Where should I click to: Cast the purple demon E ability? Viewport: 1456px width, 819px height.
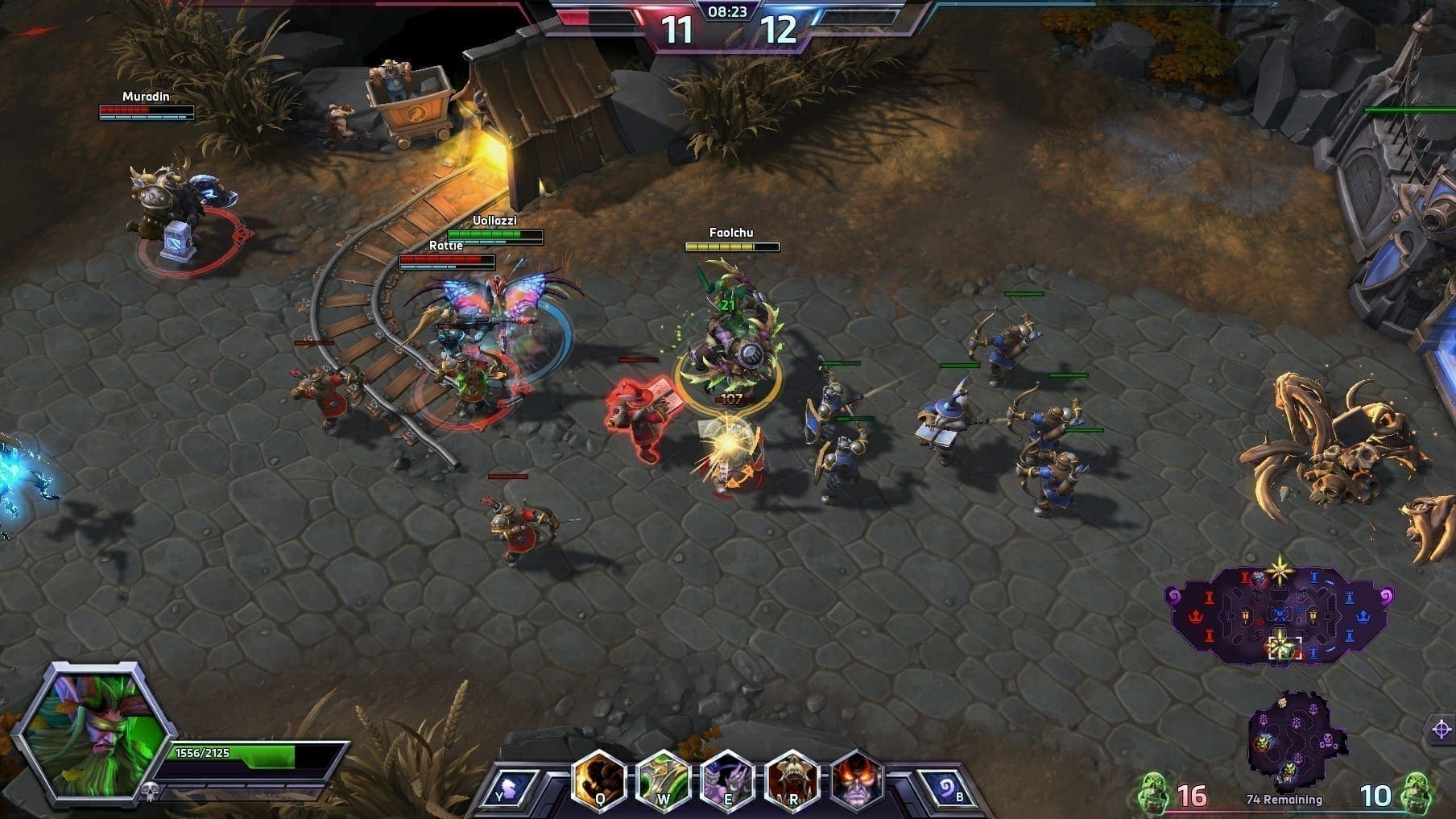pyautogui.click(x=727, y=780)
